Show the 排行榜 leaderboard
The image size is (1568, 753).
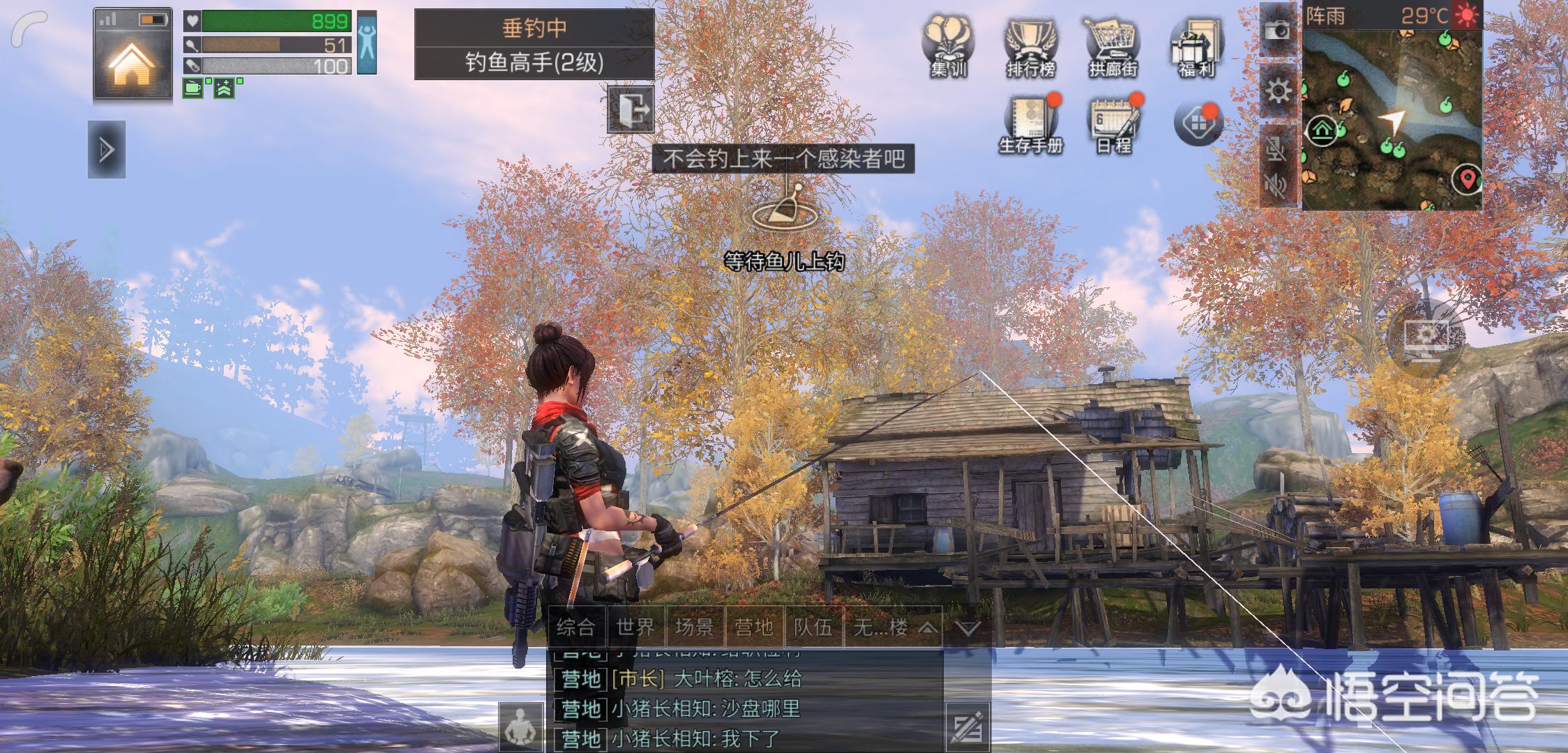1030,46
